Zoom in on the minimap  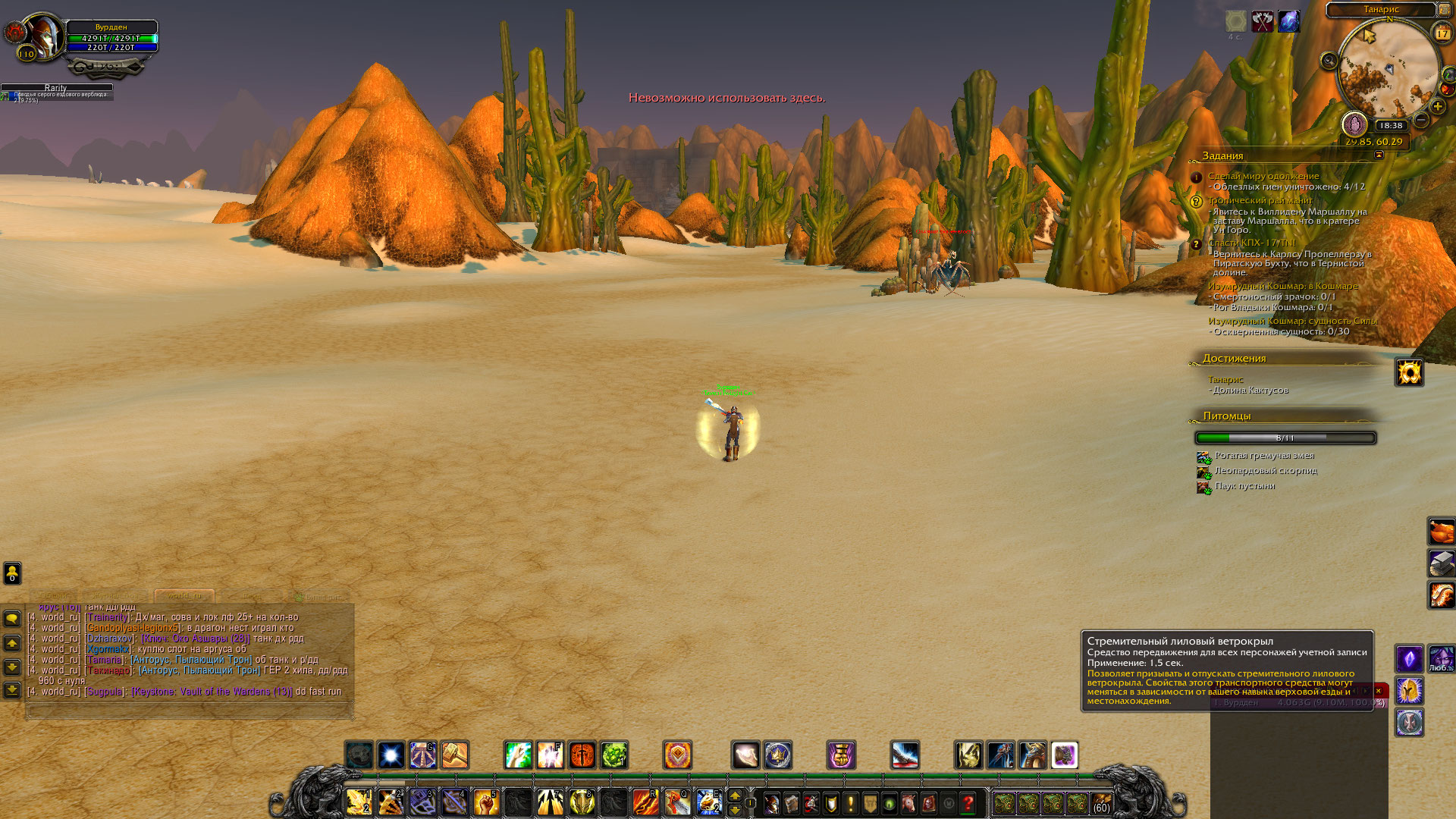1438,107
